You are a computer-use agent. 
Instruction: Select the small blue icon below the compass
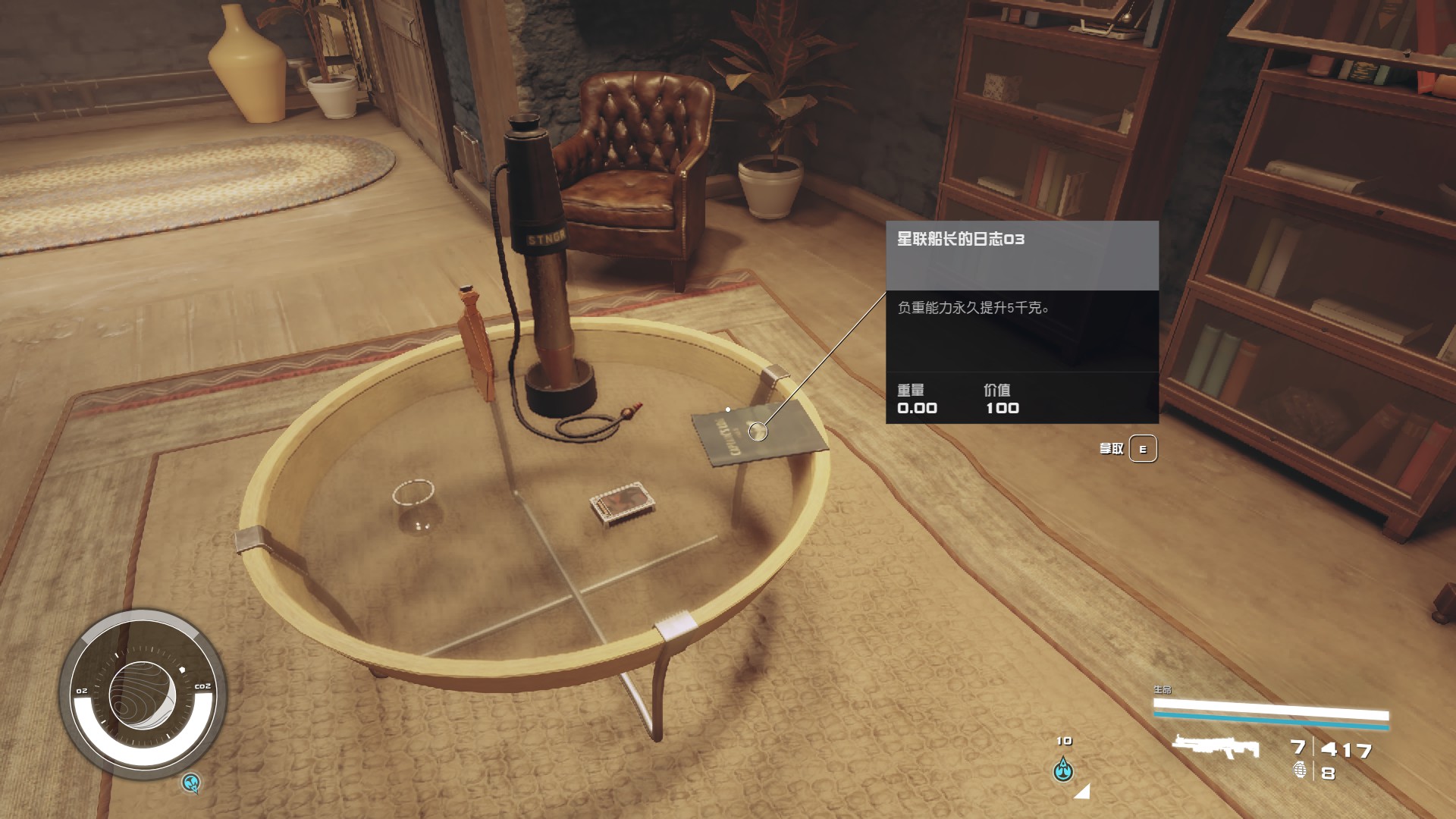(192, 782)
